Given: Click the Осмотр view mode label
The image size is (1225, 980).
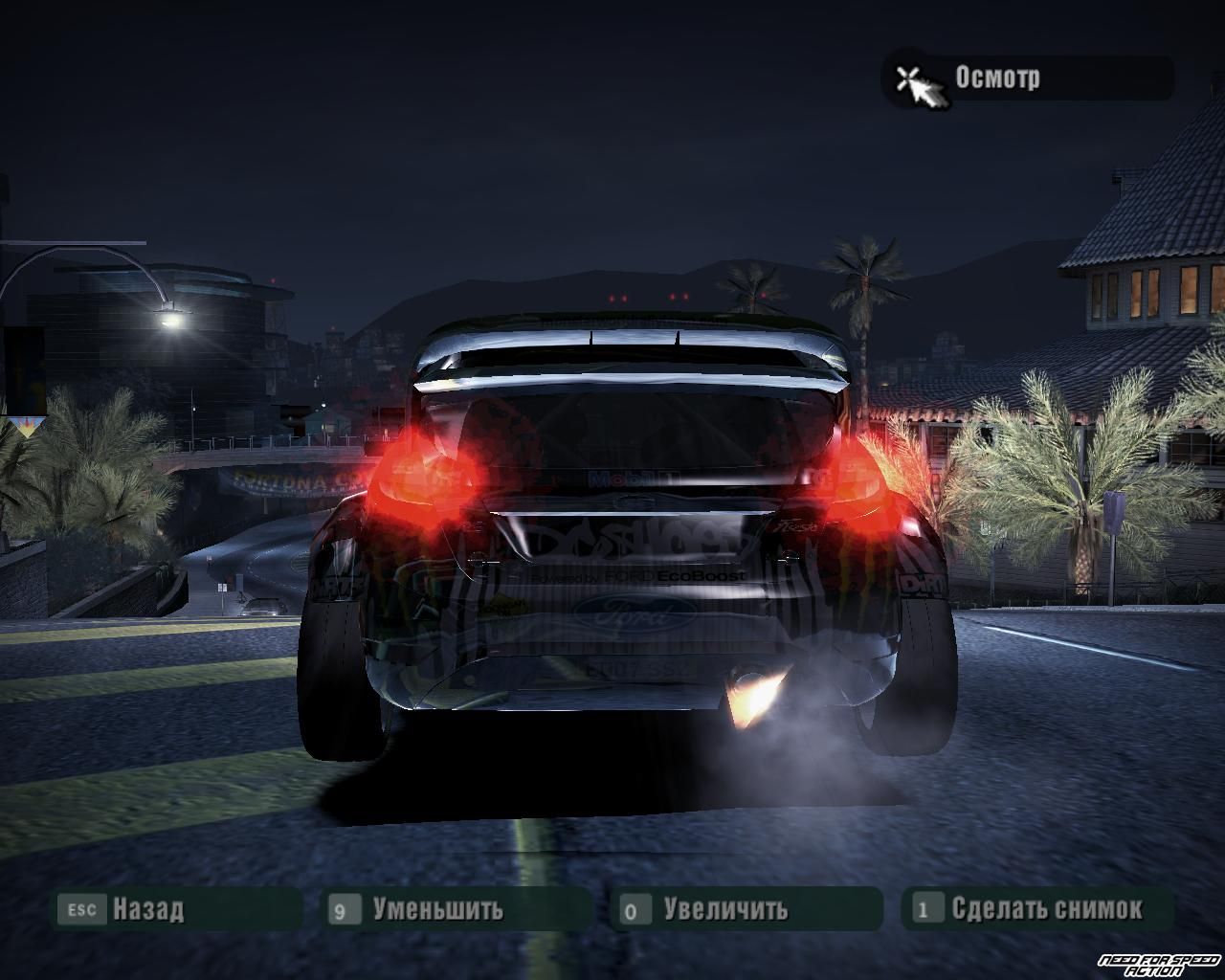Looking at the screenshot, I should (997, 78).
